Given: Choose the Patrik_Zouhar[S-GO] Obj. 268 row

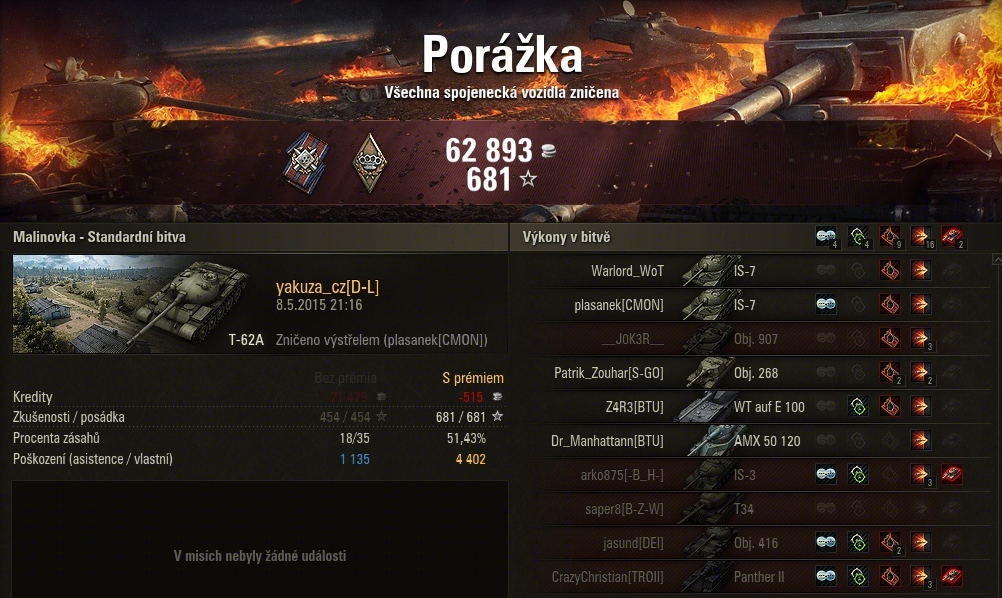Looking at the screenshot, I should (608, 373).
